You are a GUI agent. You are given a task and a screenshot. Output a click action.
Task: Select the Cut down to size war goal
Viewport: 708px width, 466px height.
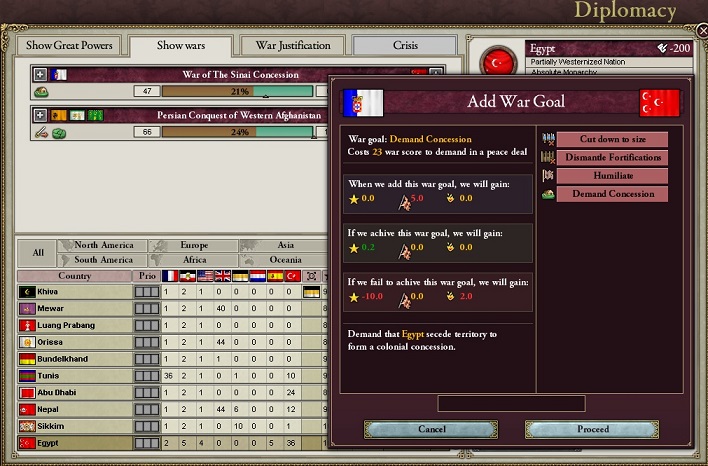[x=612, y=139]
